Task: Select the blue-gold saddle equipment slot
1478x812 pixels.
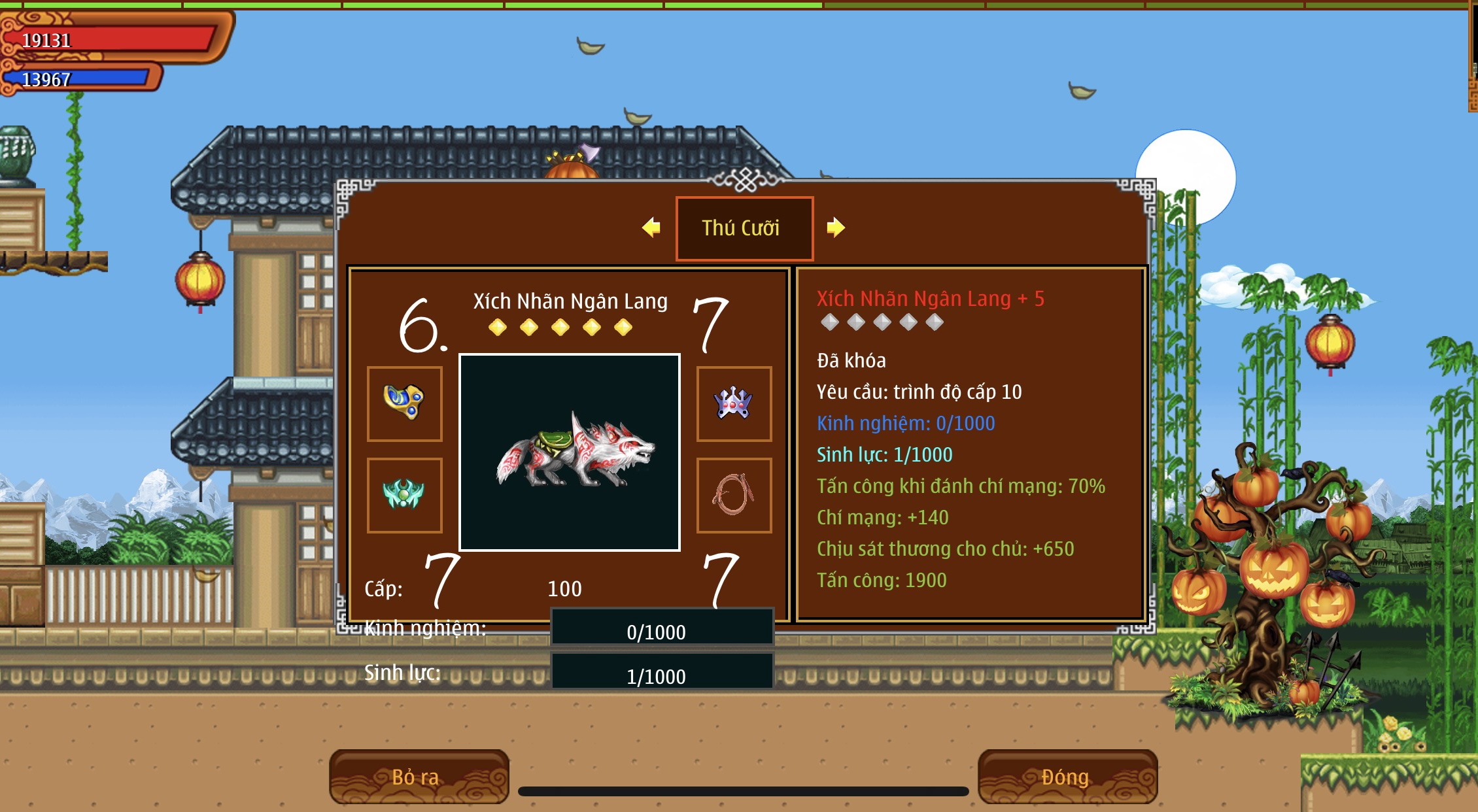Action: point(405,403)
